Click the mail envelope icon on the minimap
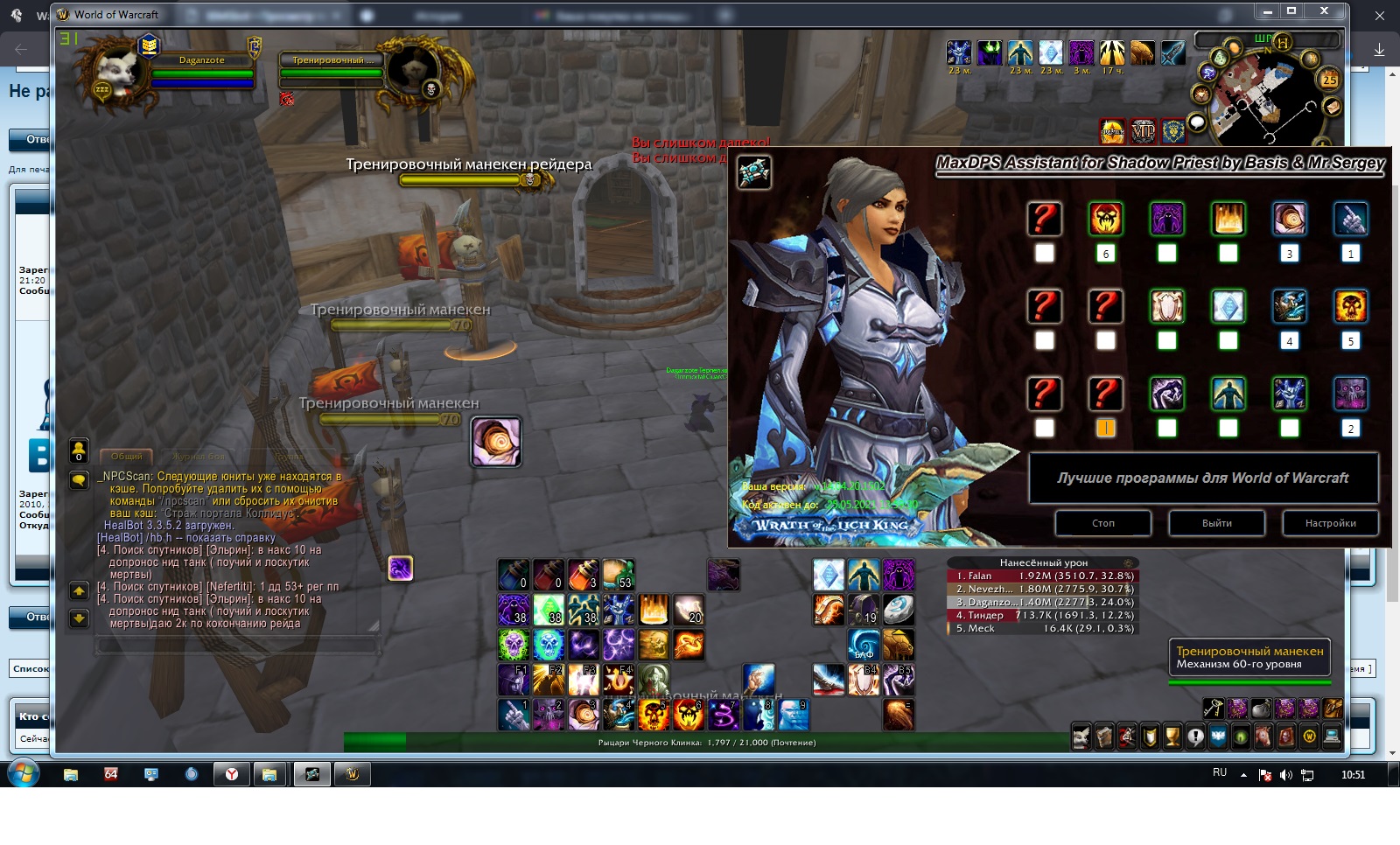 pos(1331,107)
